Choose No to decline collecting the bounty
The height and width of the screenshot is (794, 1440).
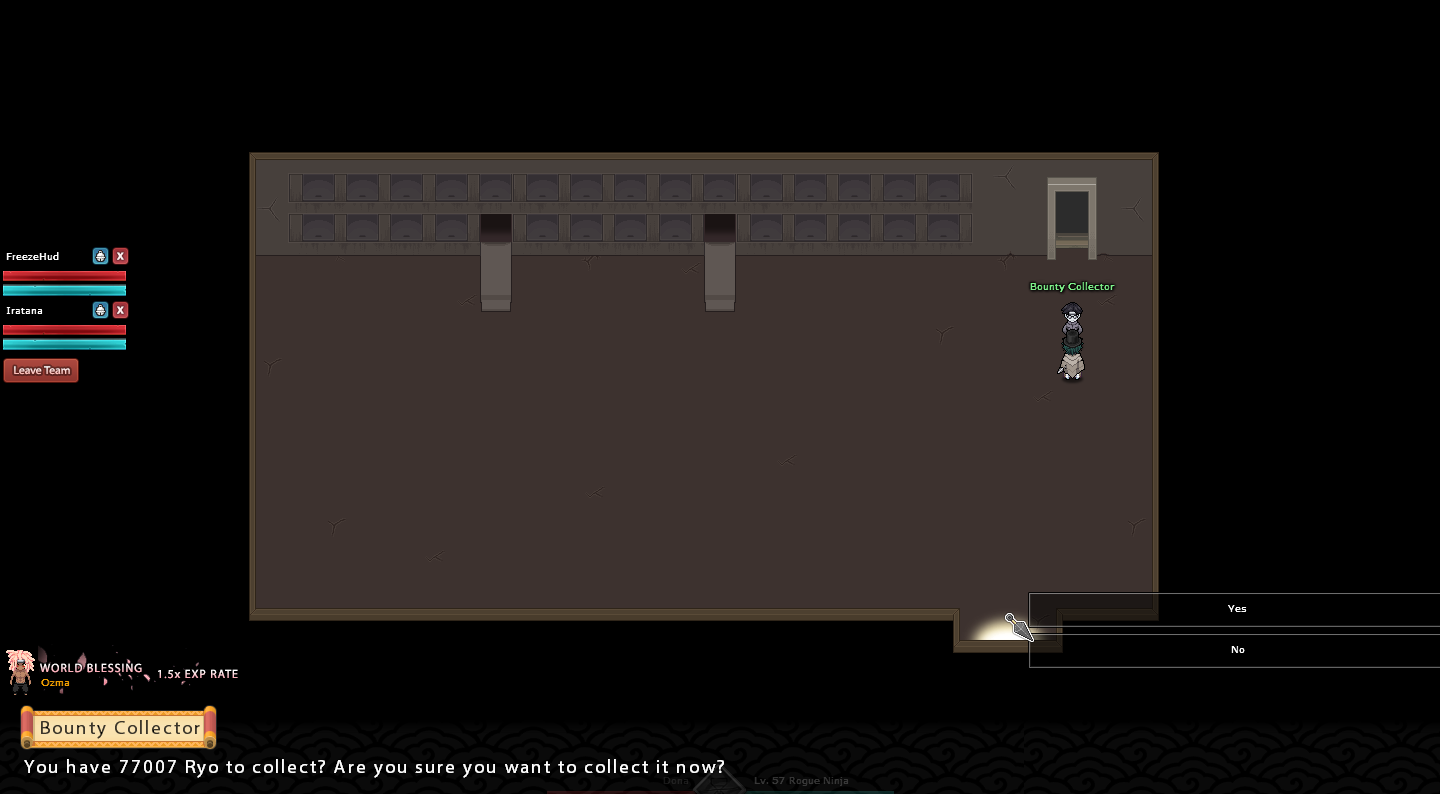pyautogui.click(x=1236, y=650)
